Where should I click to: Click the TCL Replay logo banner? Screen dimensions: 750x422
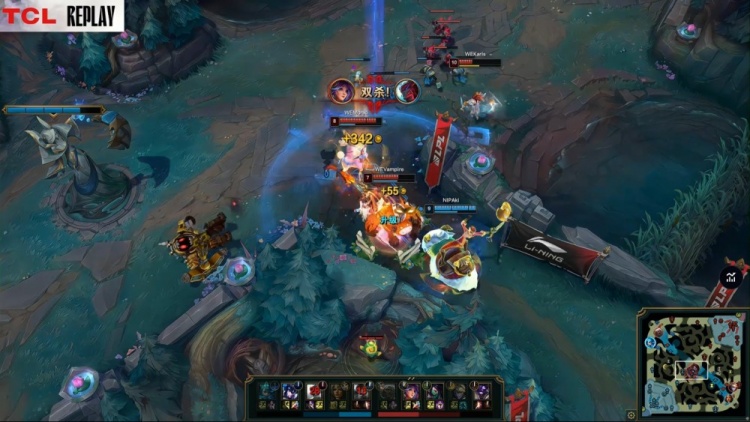coord(62,15)
